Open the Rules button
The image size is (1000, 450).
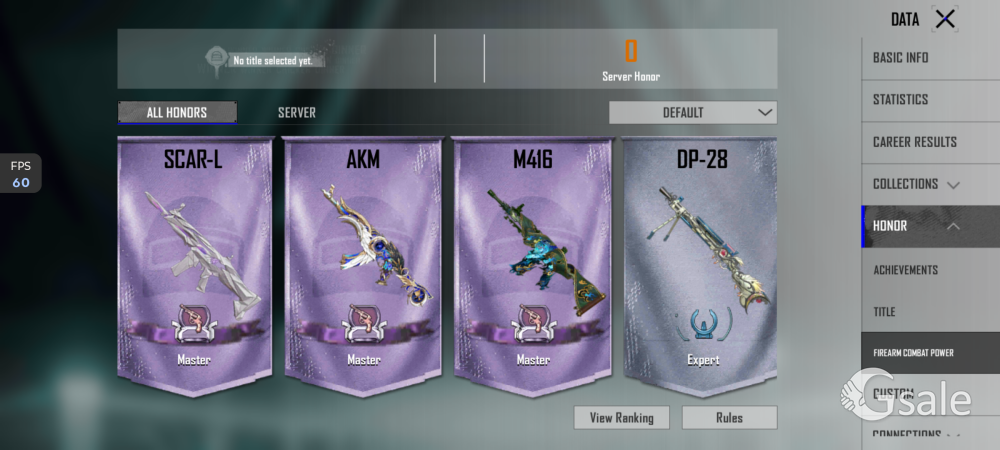[729, 418]
